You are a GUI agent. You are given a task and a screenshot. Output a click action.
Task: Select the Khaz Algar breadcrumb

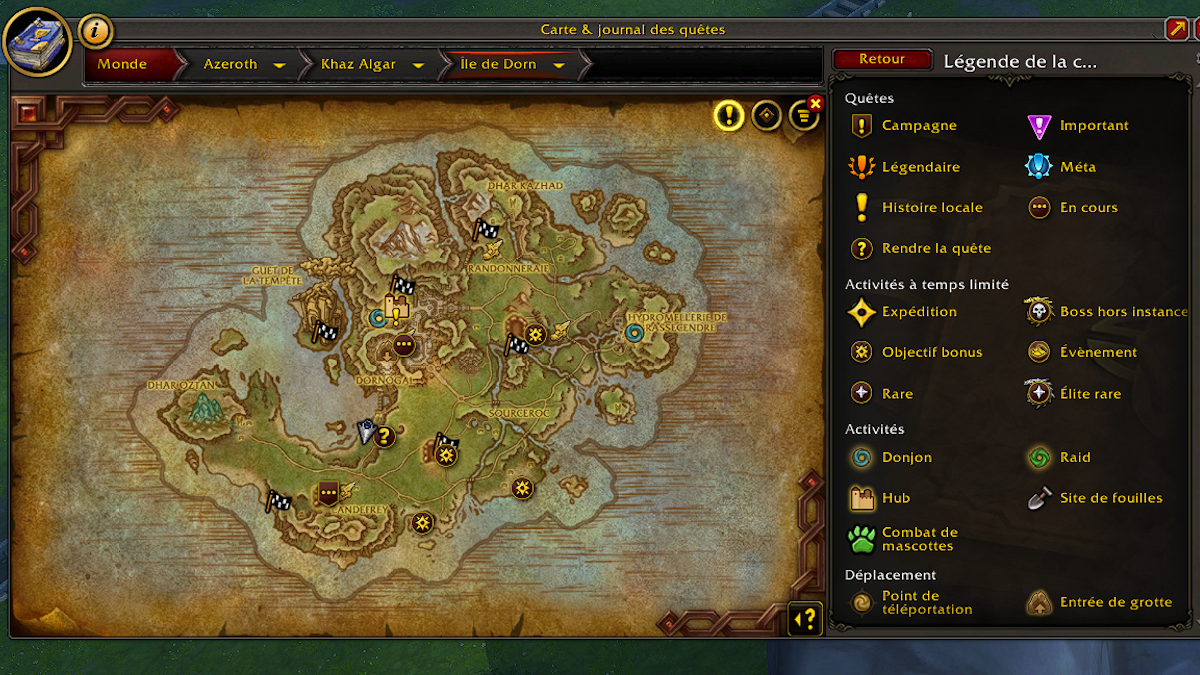coord(357,64)
